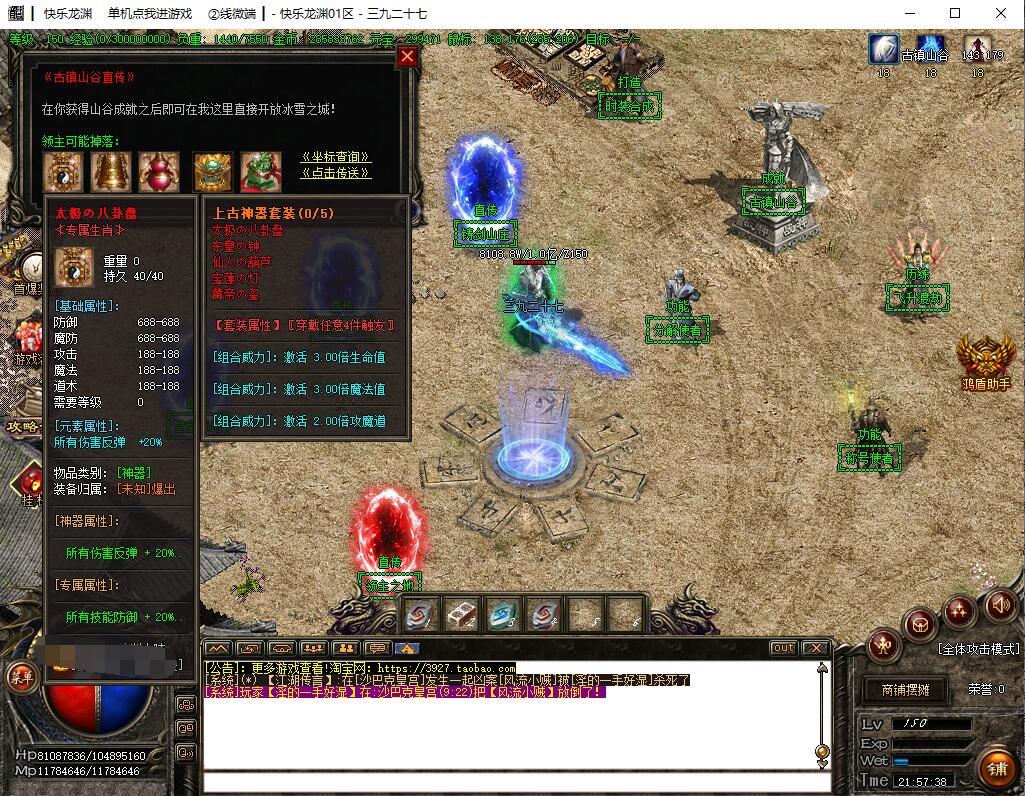Close the 古镇山谷直传 dialog
Viewport: 1025px width, 796px height.
pyautogui.click(x=406, y=57)
